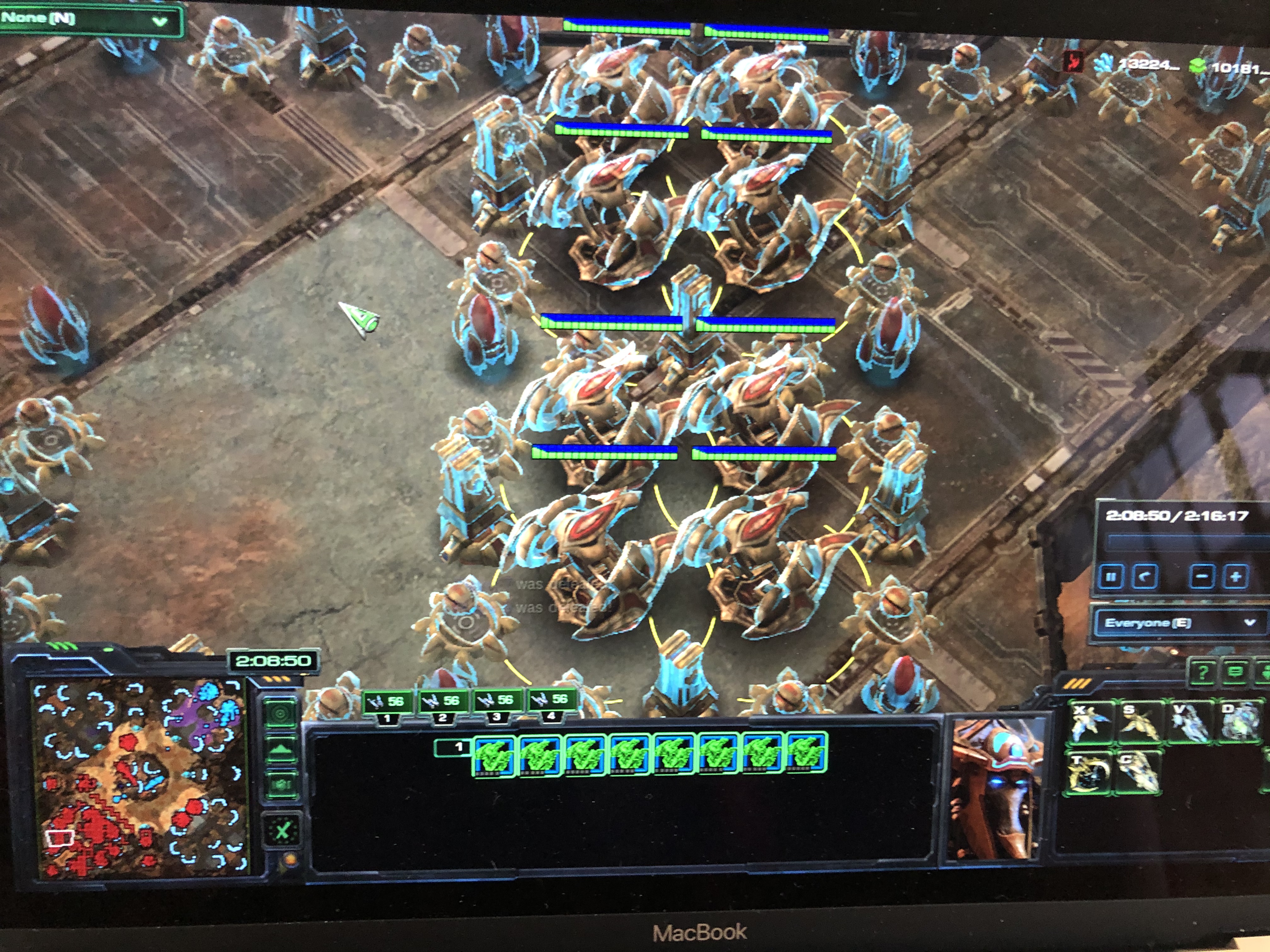Viewport: 1270px width, 952px height.
Task: Seek on the replay timeline bar
Action: 1183,542
